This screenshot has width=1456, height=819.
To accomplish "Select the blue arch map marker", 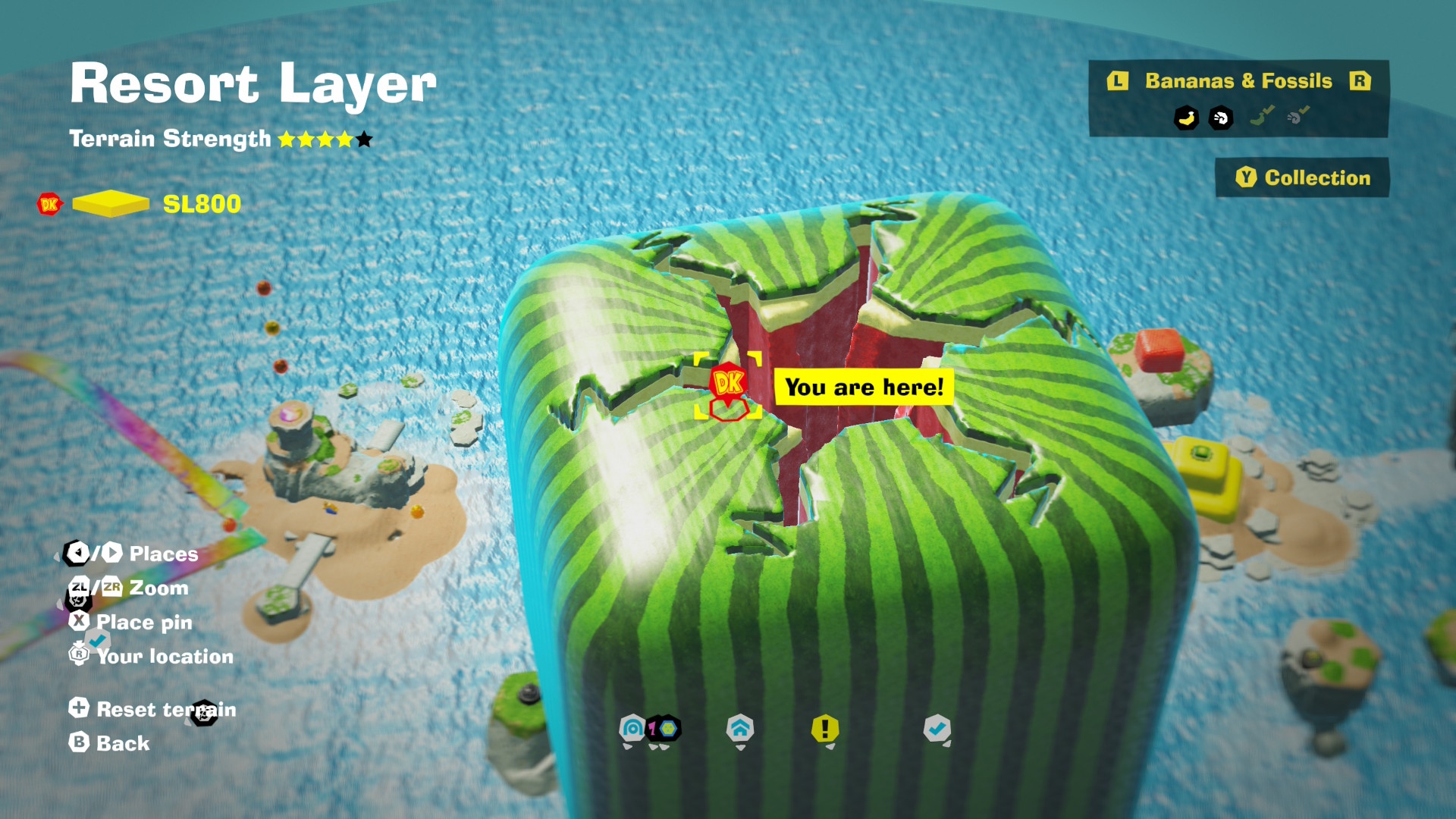I will [x=632, y=730].
